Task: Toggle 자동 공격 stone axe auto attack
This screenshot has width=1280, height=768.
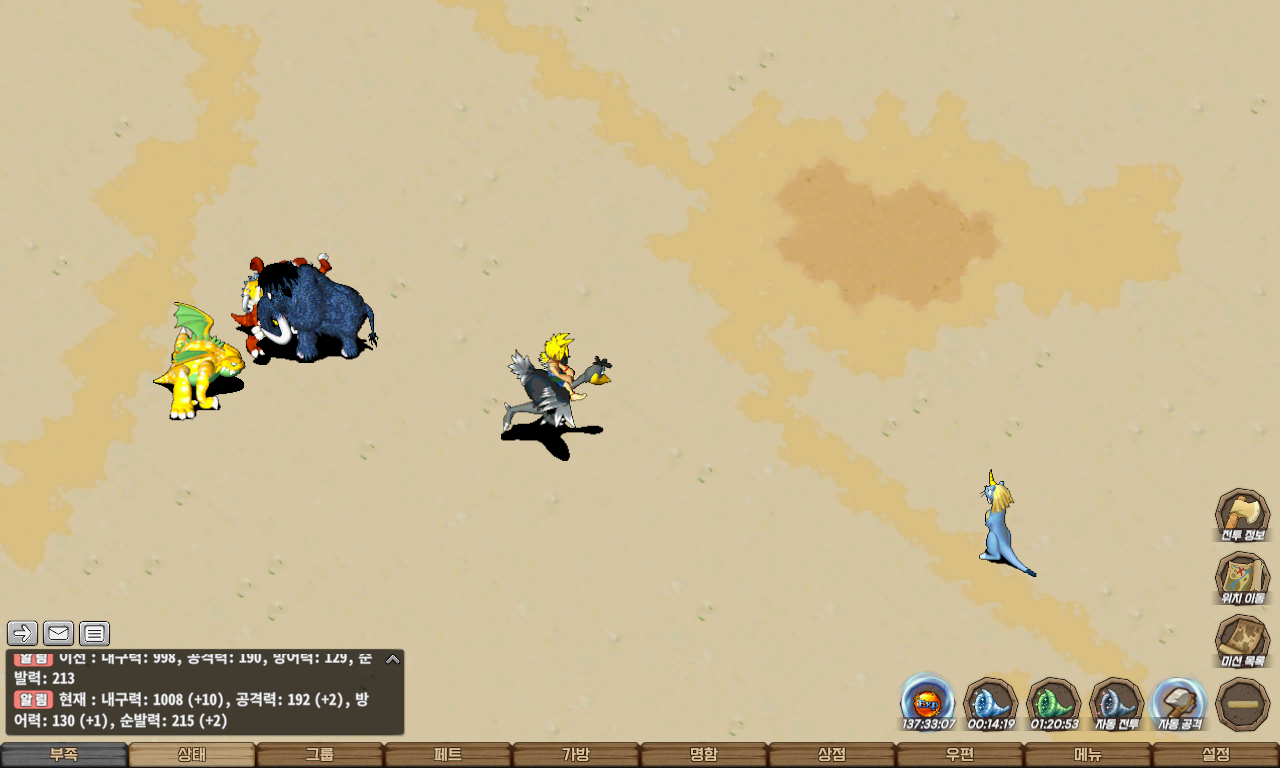Action: click(x=1179, y=703)
